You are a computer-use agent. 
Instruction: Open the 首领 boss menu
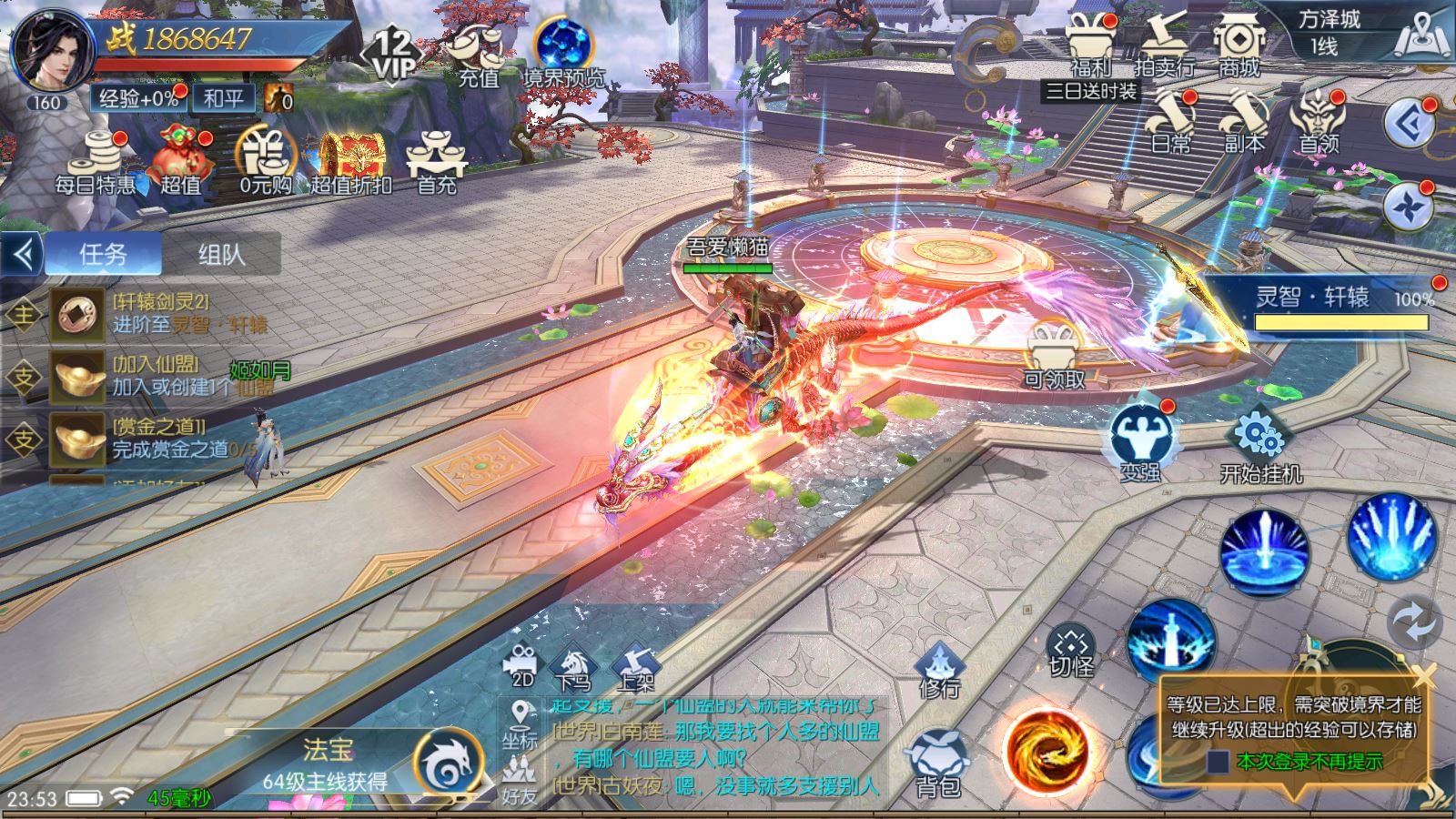[x=1317, y=123]
